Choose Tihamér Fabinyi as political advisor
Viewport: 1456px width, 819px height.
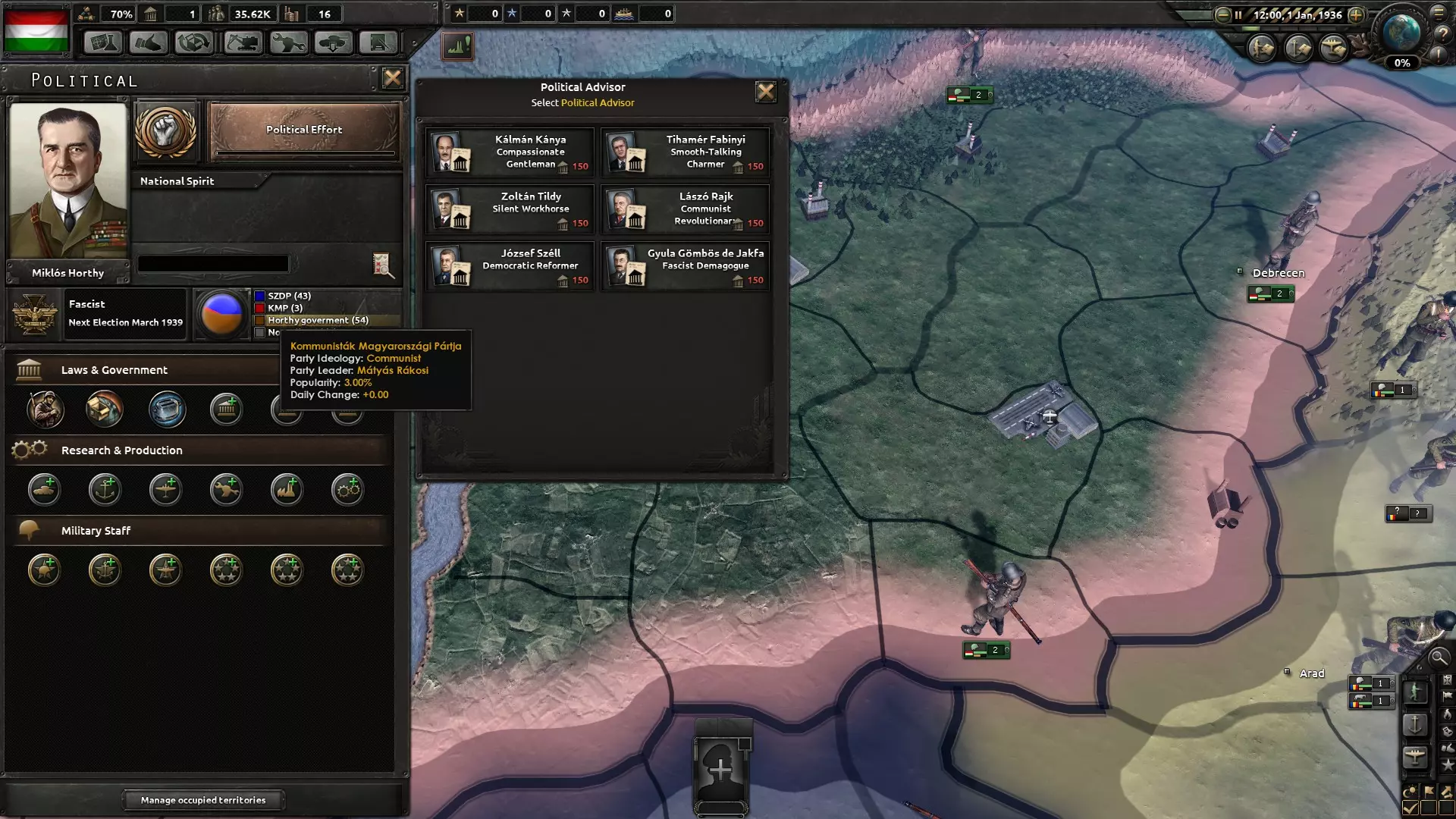click(x=685, y=152)
